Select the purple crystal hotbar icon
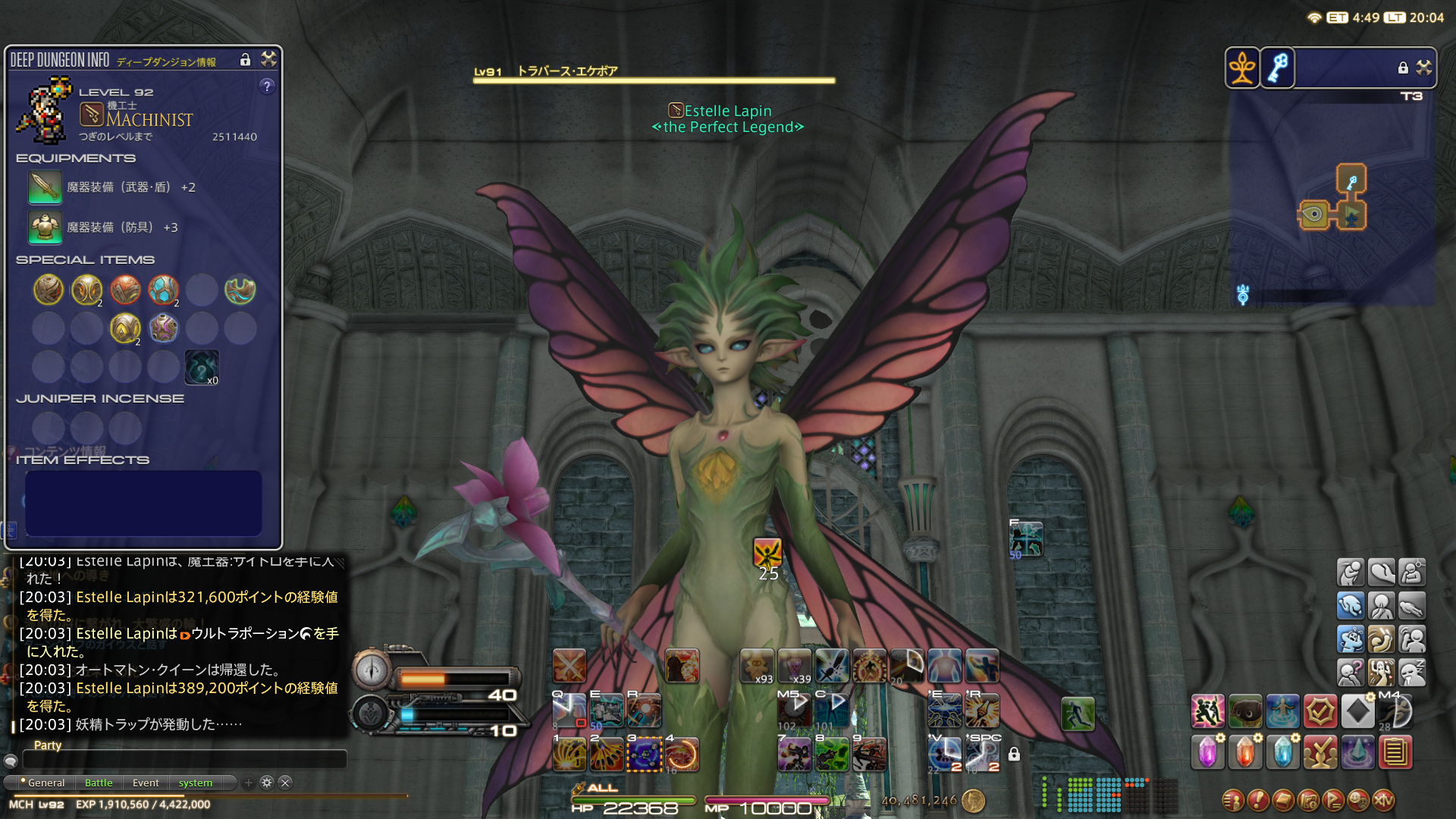Screen dimensions: 1456x819 pyautogui.click(x=1207, y=752)
